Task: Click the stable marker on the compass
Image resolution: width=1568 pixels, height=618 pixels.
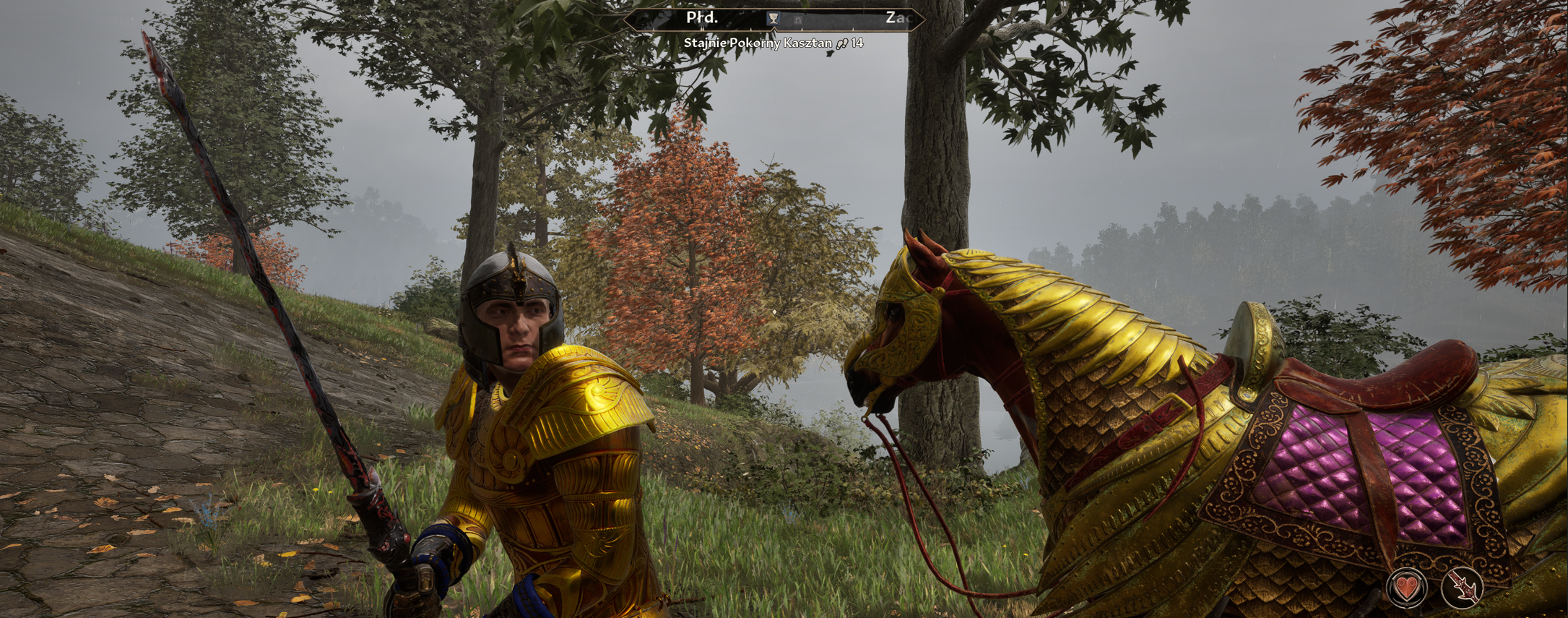Action: [x=773, y=19]
